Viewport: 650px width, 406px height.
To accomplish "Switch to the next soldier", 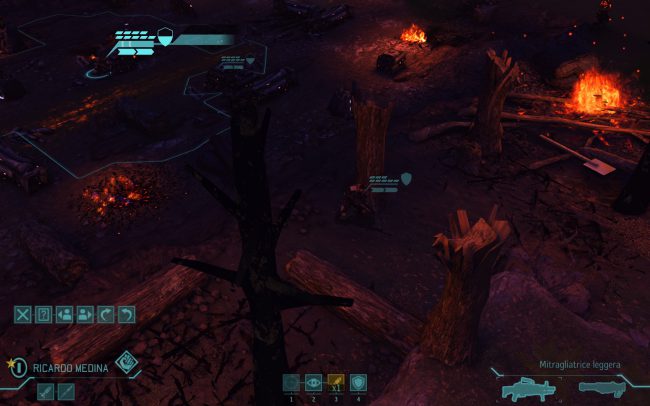I will (85, 314).
